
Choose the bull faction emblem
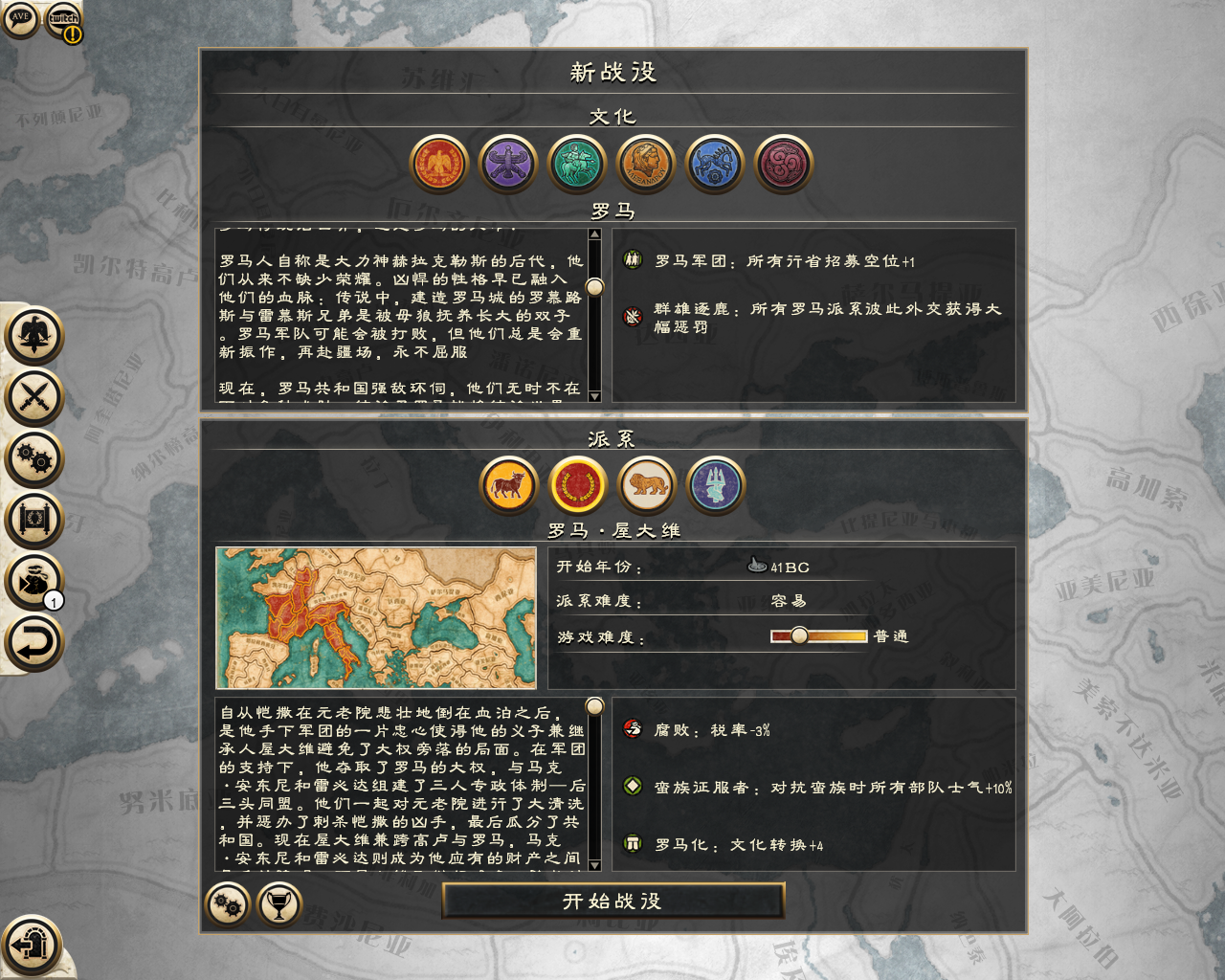508,485
